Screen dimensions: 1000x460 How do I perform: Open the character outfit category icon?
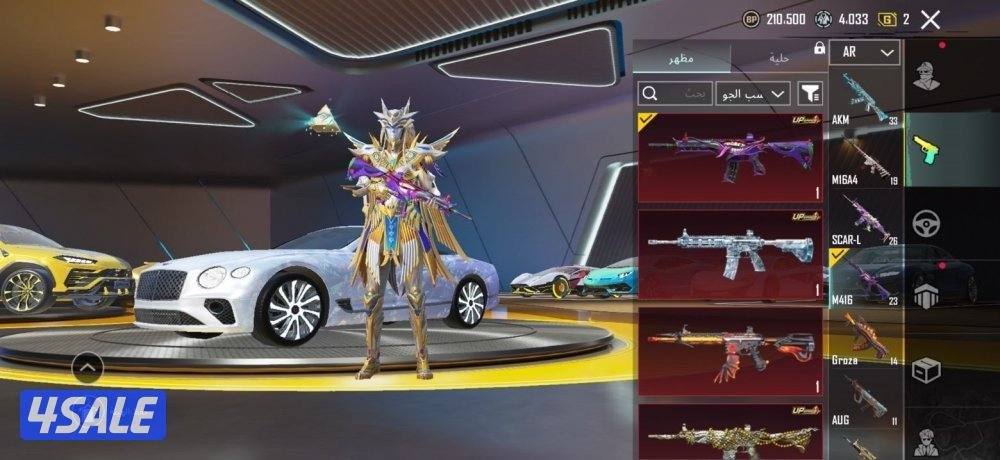tap(928, 76)
